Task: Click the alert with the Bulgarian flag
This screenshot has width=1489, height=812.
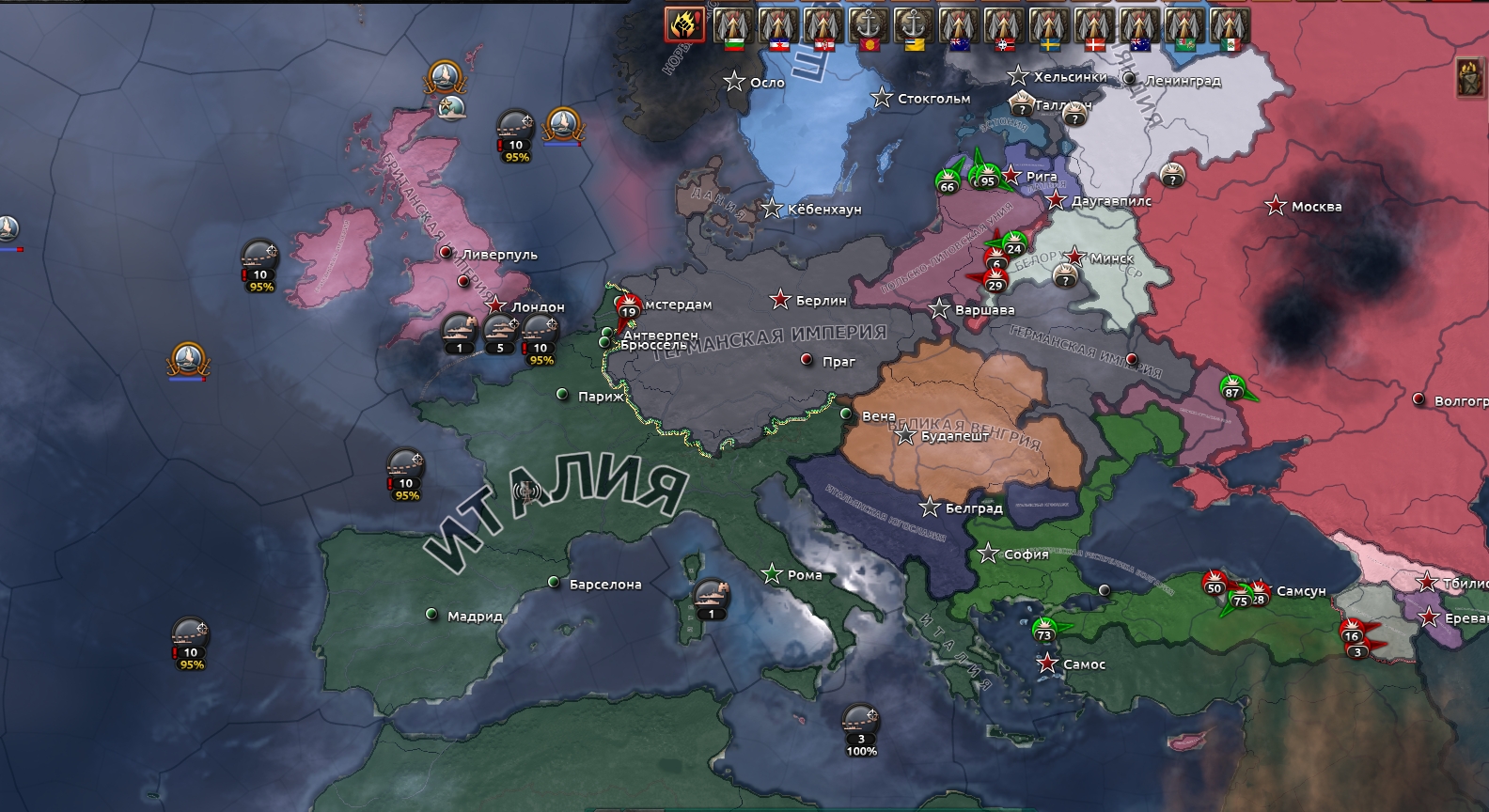Action: 732,26
